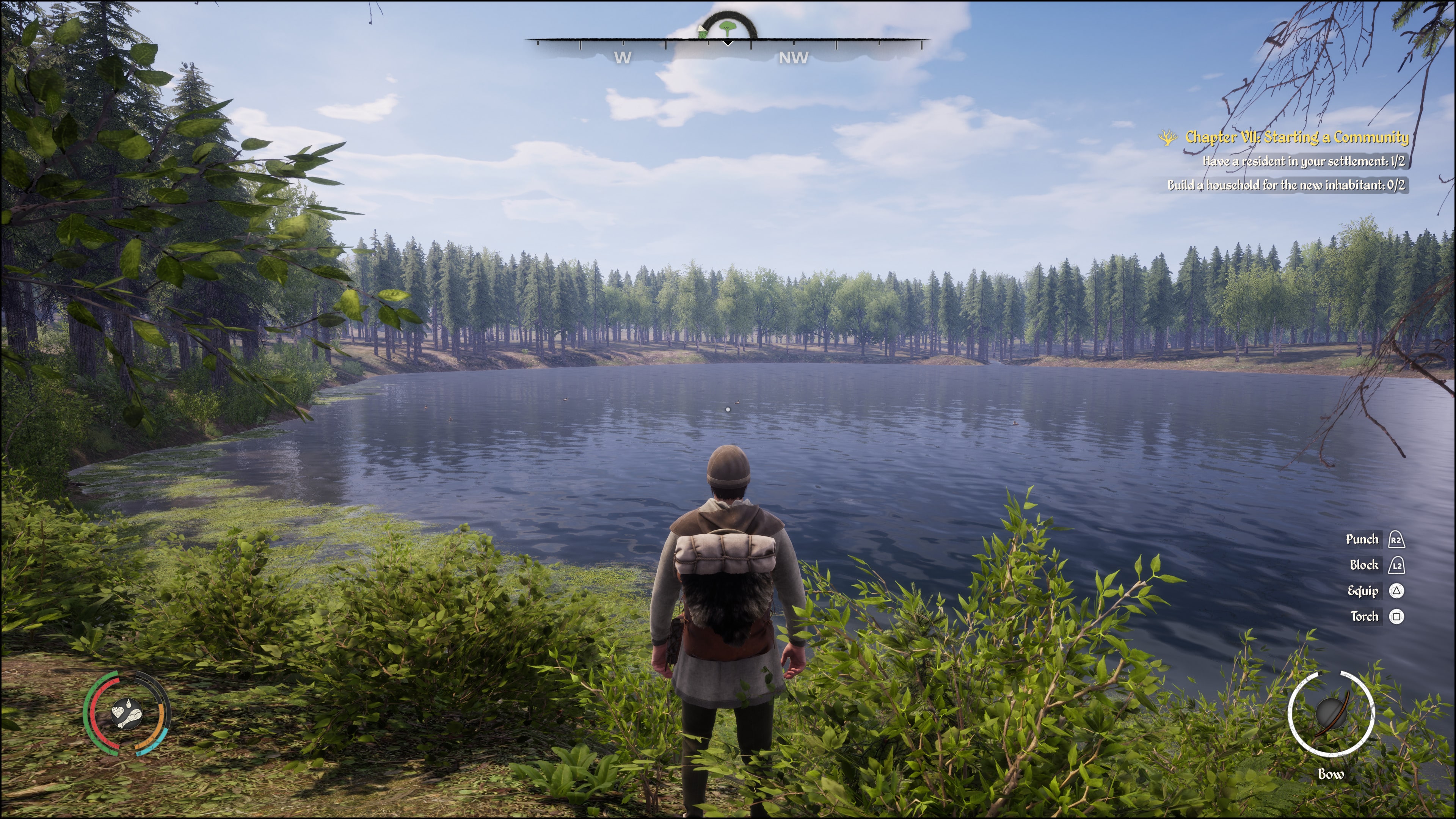Open the circular character status icon
The height and width of the screenshot is (819, 1456).
127,713
